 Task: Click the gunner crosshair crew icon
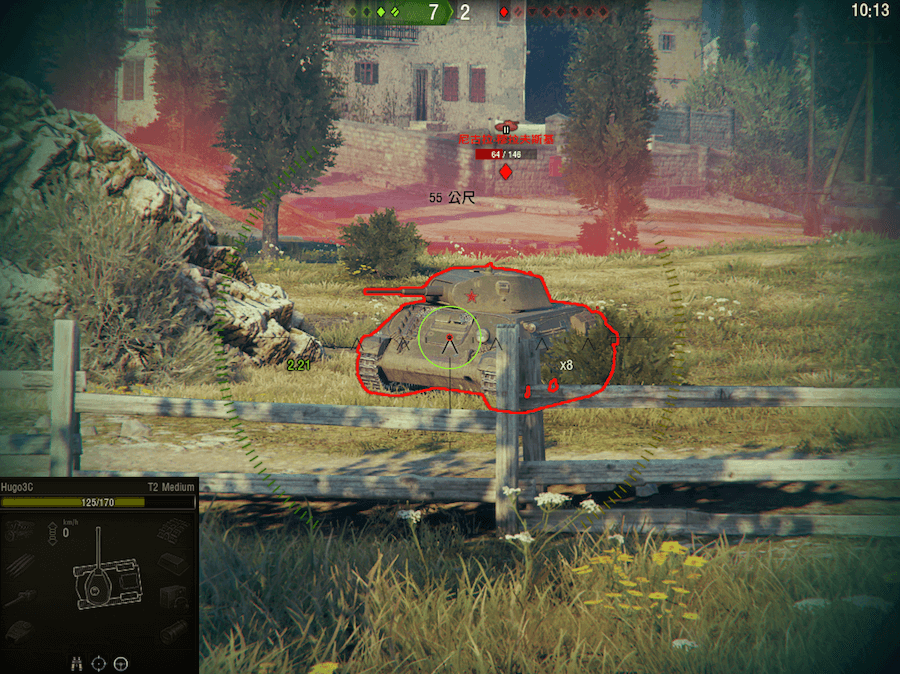click(x=99, y=662)
